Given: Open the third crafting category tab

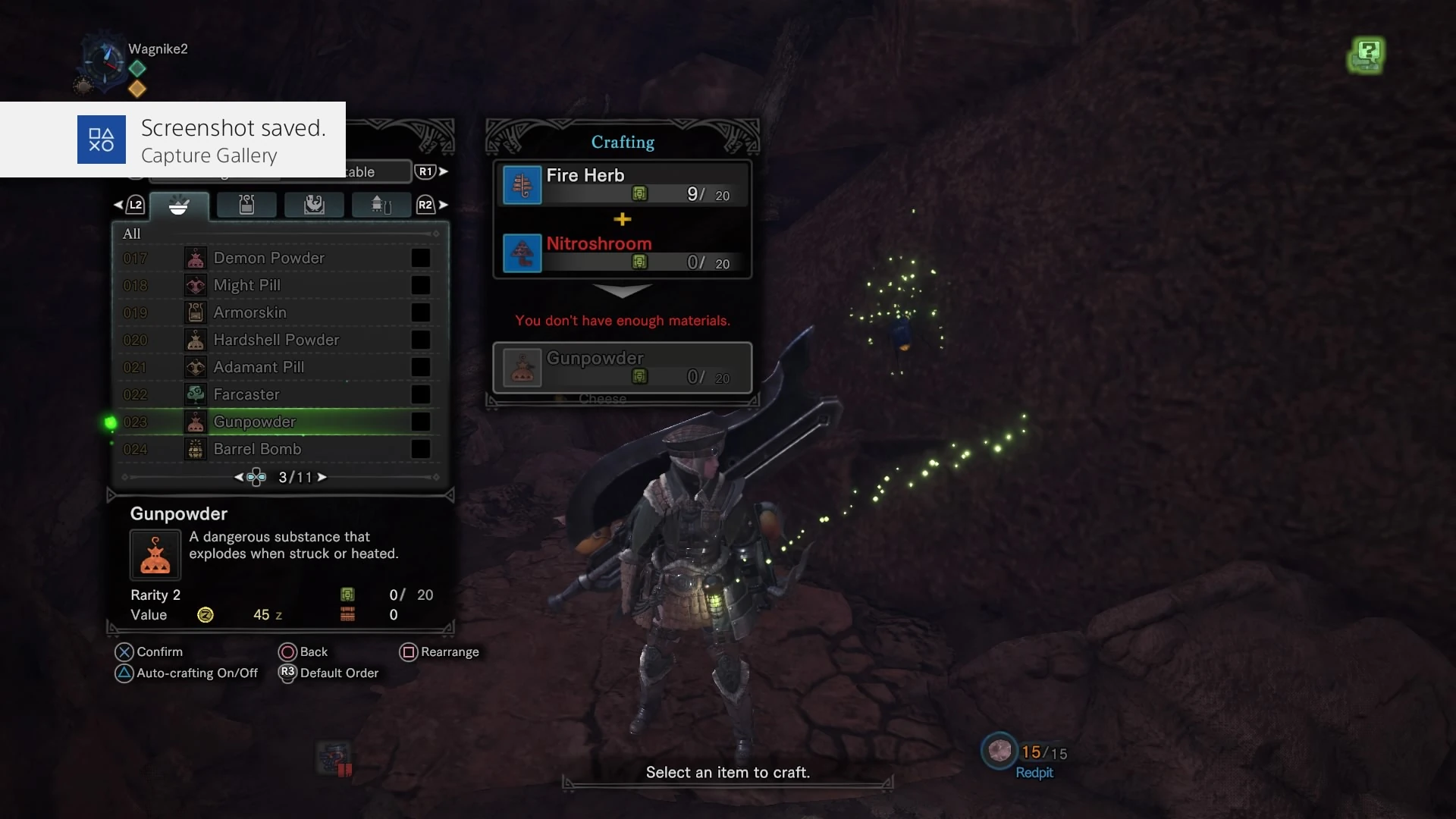Looking at the screenshot, I should [x=314, y=205].
